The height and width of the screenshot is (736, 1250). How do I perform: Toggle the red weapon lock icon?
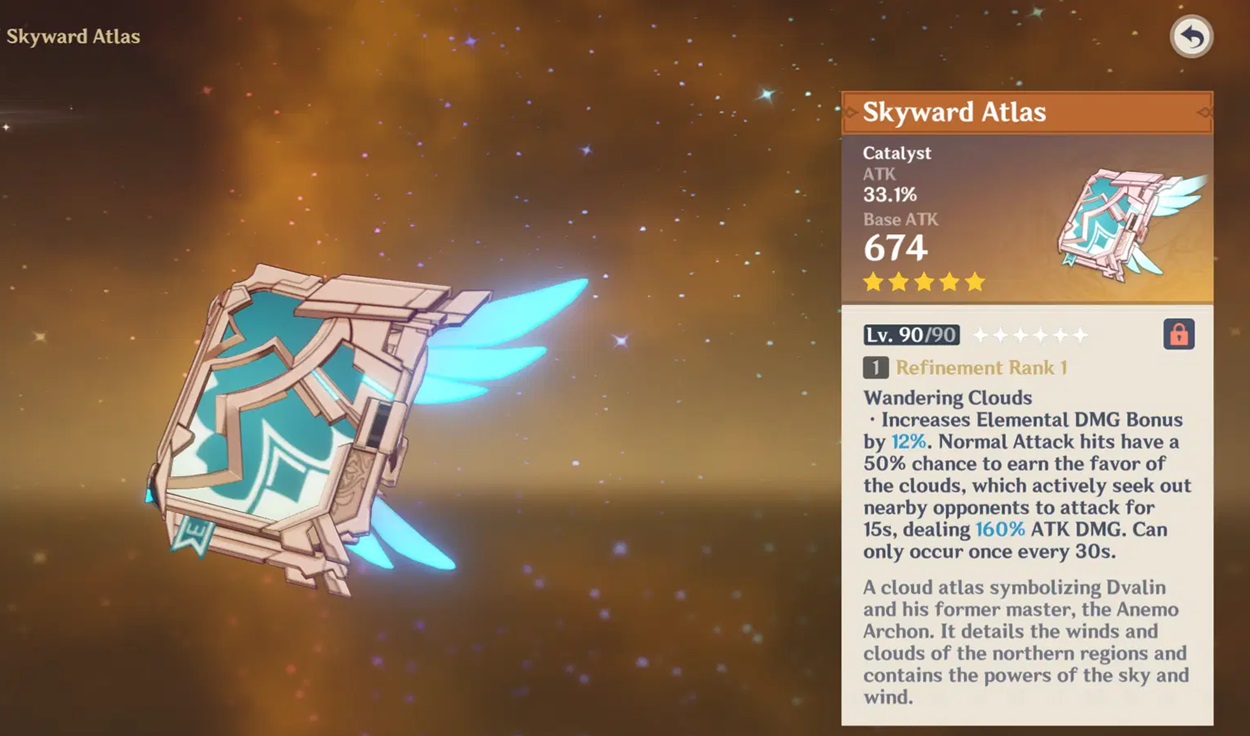click(1179, 334)
